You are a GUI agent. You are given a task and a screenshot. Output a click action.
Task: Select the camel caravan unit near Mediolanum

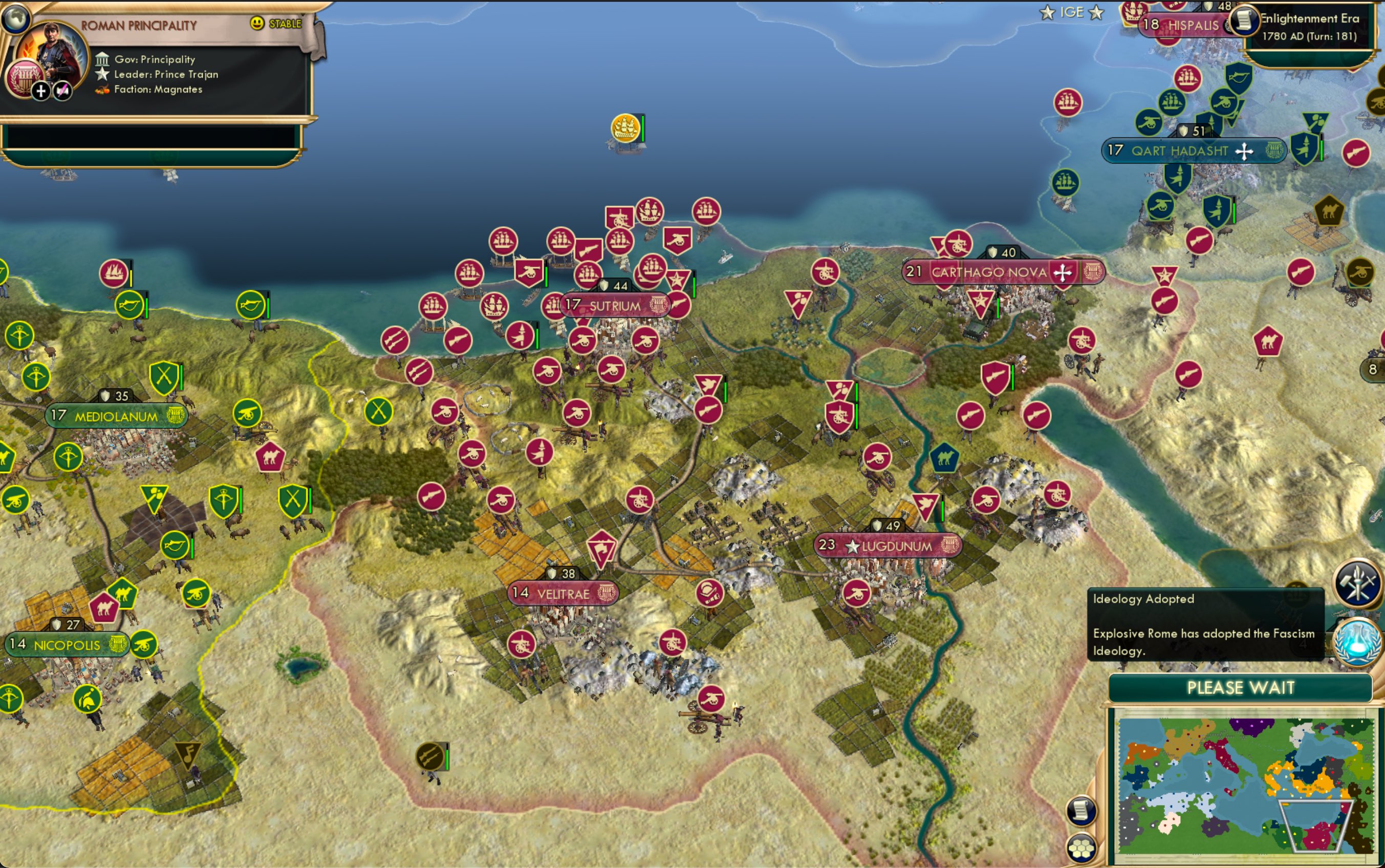[x=271, y=455]
